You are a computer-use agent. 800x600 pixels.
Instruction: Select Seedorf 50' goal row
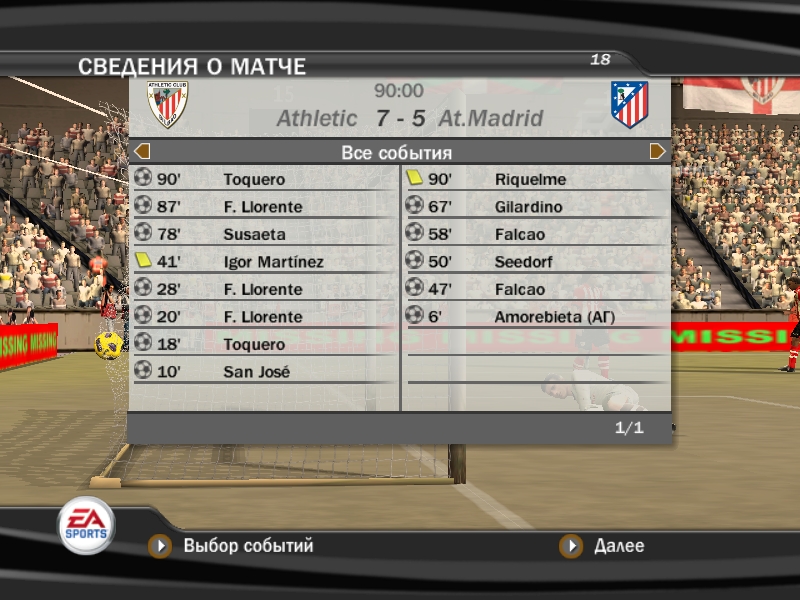coord(537,262)
